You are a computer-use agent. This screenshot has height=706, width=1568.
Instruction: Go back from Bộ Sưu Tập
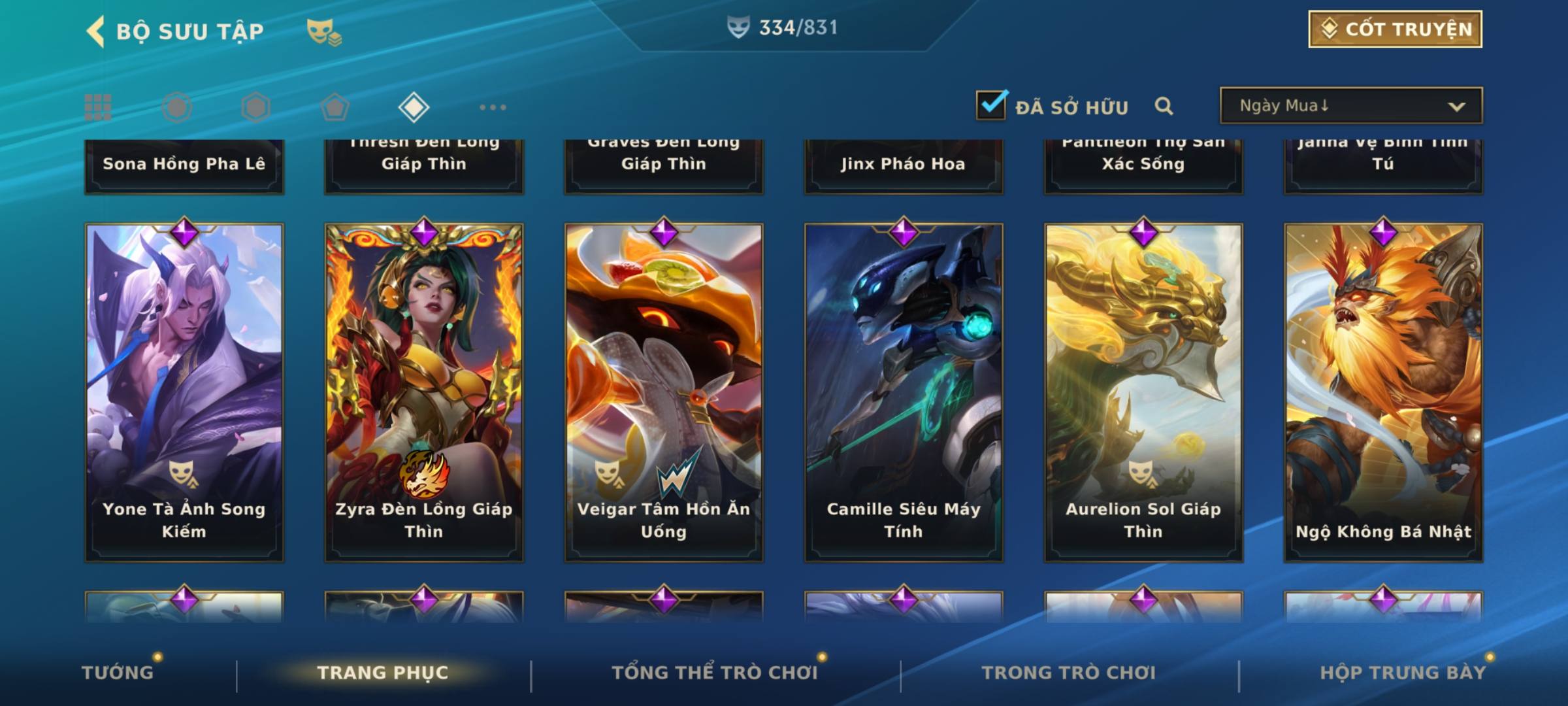[x=95, y=31]
